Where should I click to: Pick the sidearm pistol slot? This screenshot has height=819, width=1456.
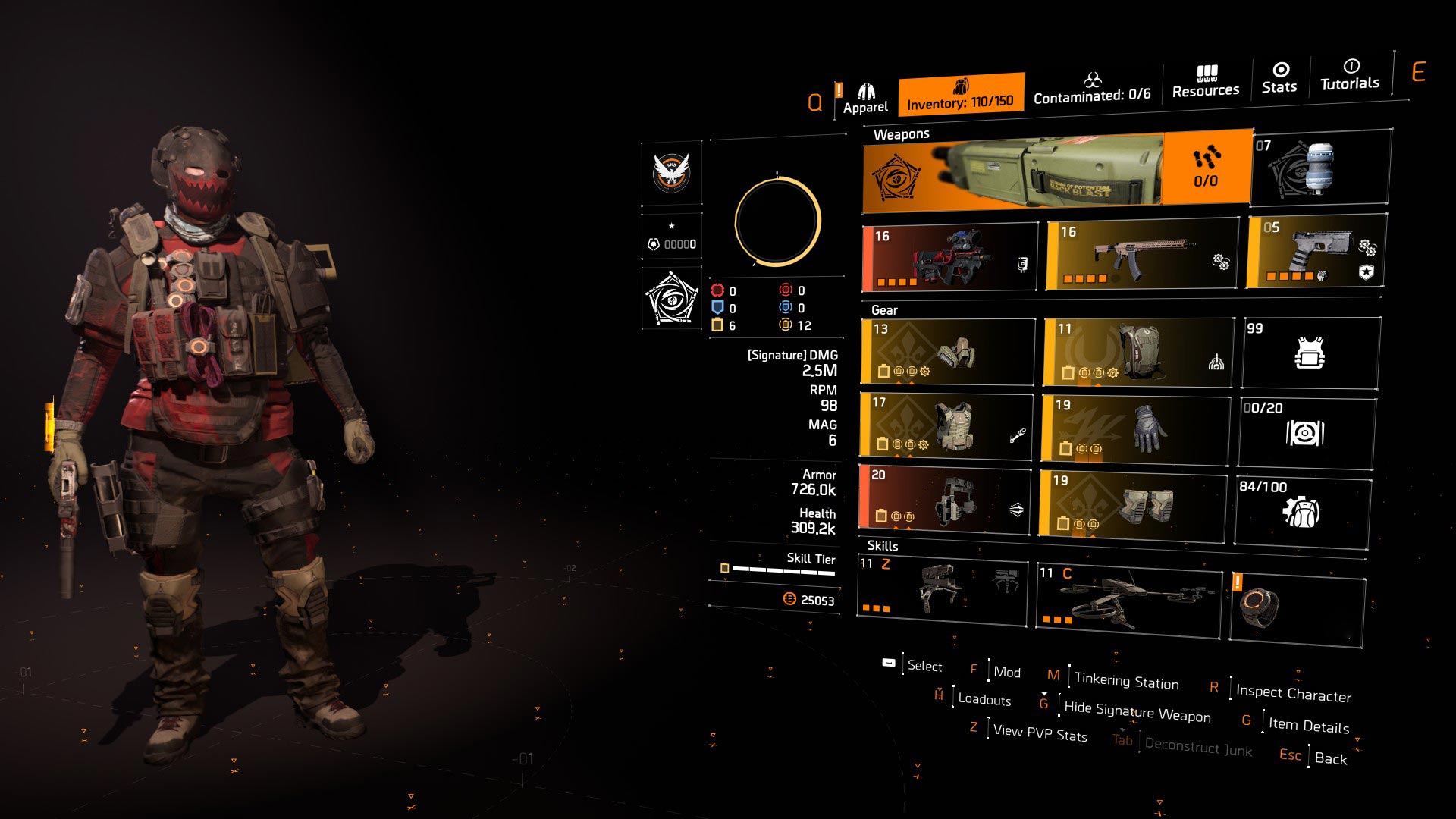point(1316,252)
